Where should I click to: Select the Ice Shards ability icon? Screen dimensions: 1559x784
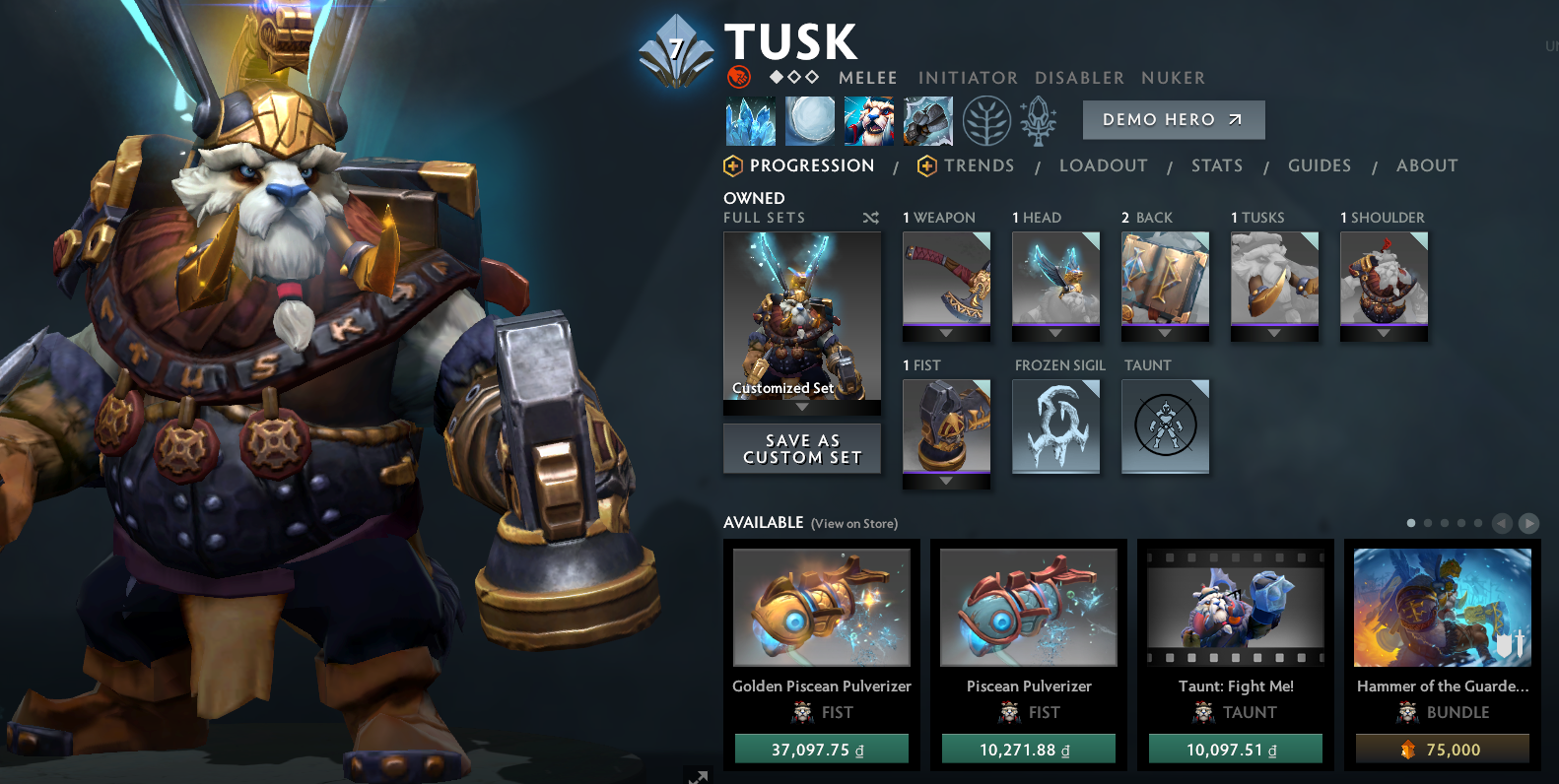(x=751, y=120)
